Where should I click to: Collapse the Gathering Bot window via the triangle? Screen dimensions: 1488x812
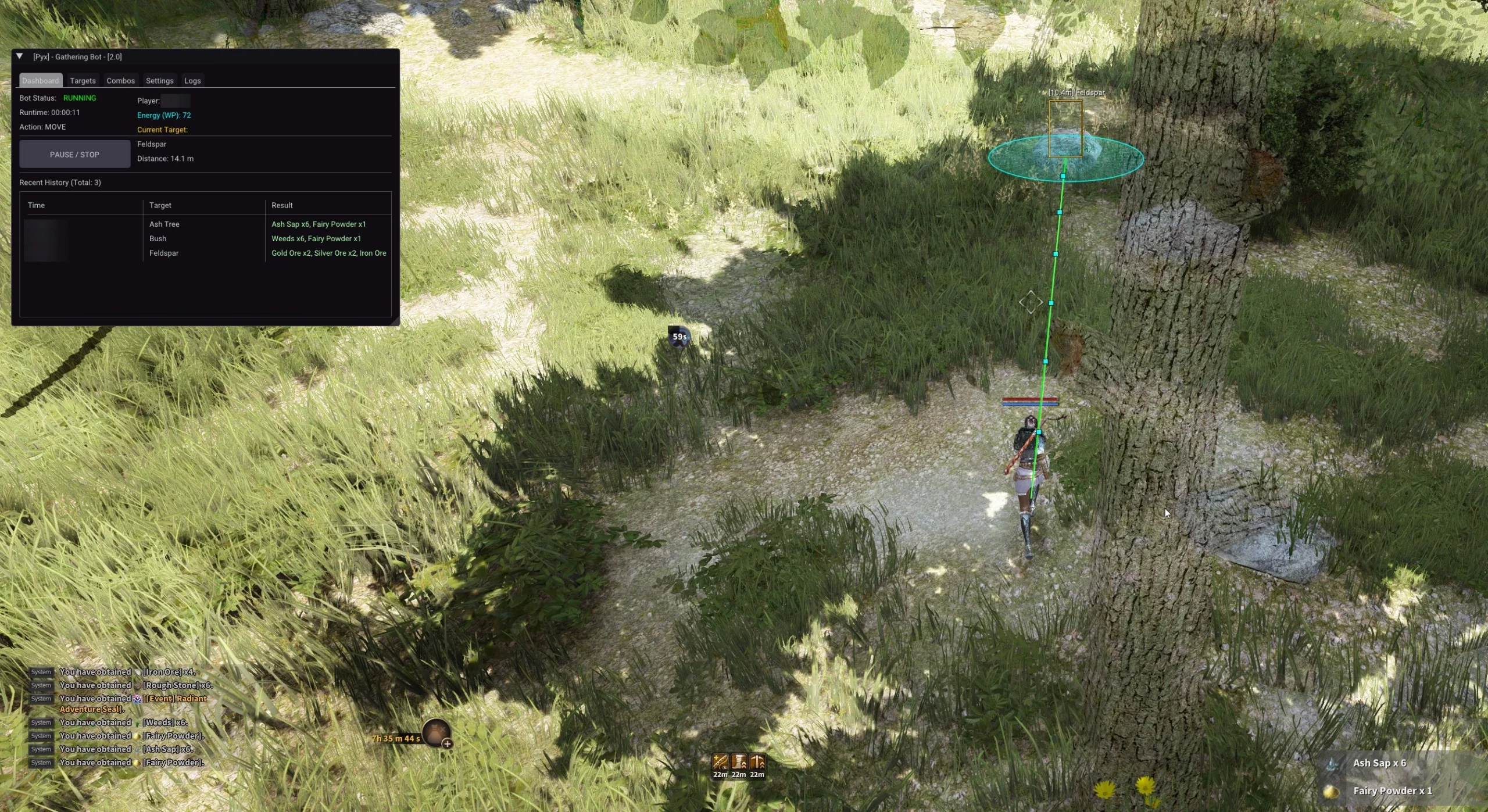click(20, 56)
